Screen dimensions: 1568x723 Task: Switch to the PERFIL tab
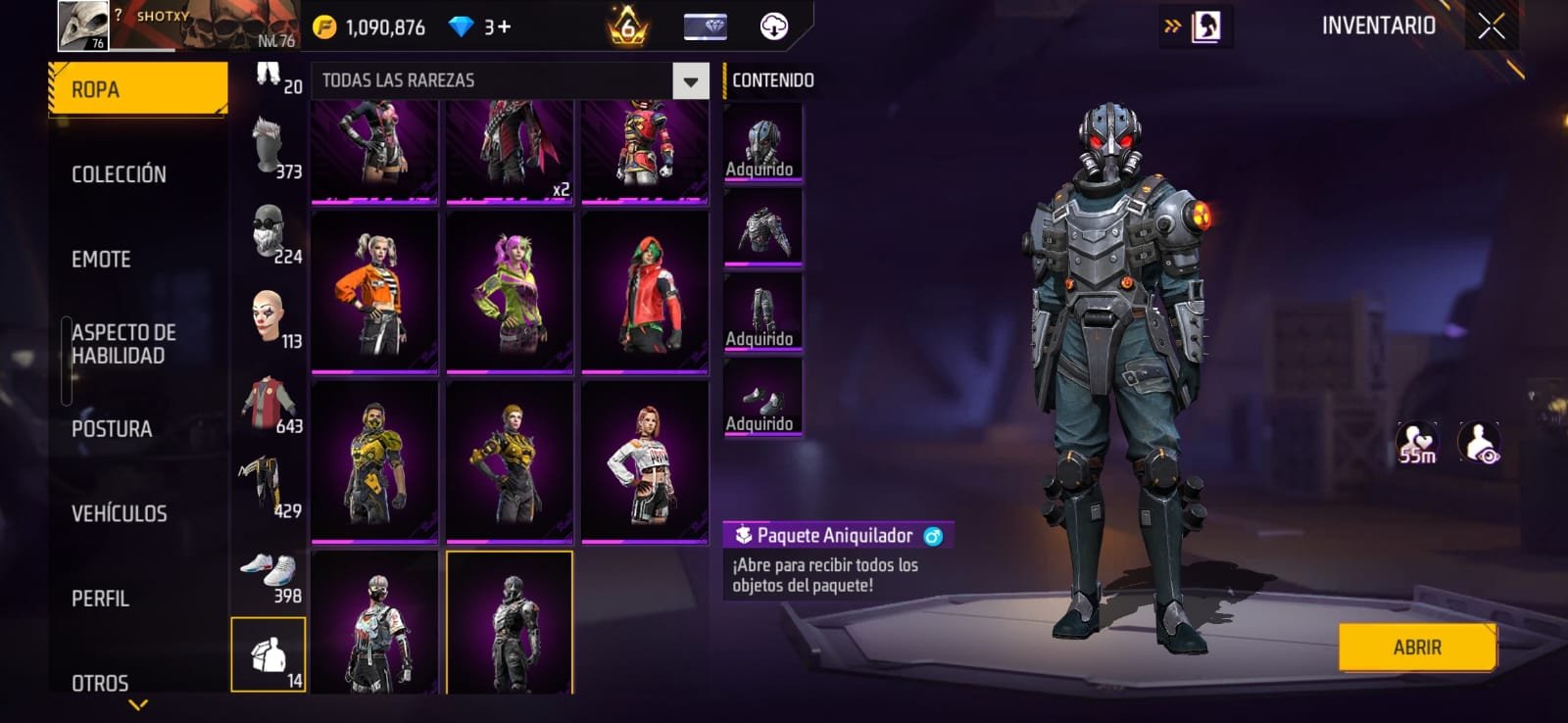click(100, 599)
